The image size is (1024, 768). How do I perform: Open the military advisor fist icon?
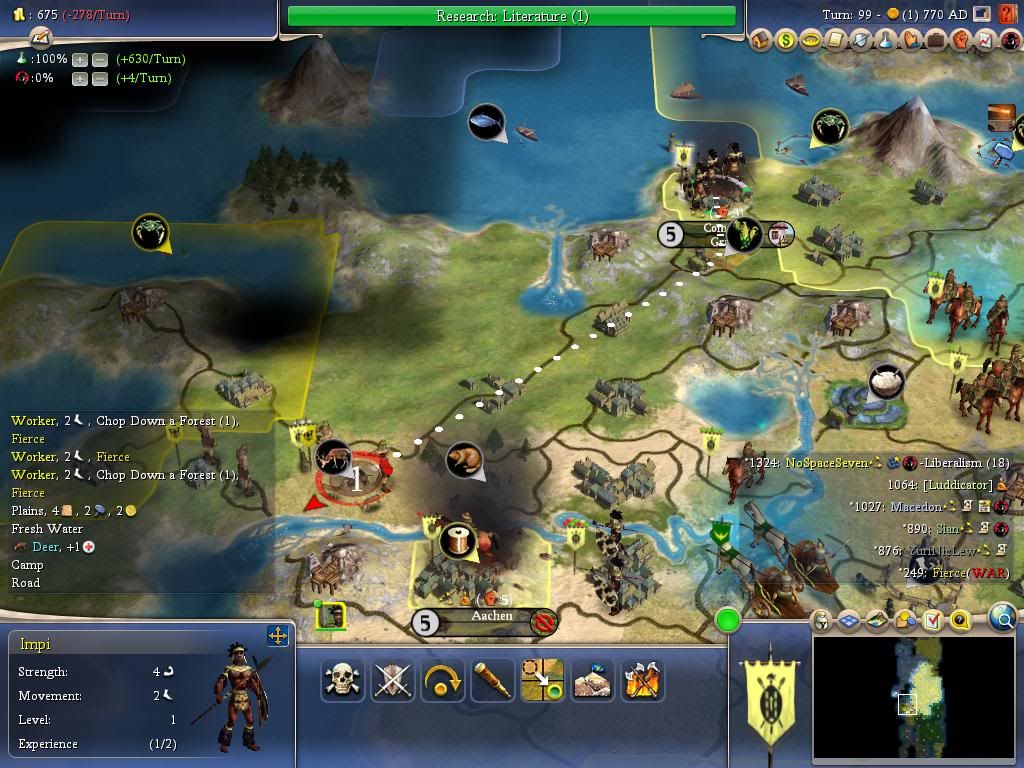pos(961,40)
